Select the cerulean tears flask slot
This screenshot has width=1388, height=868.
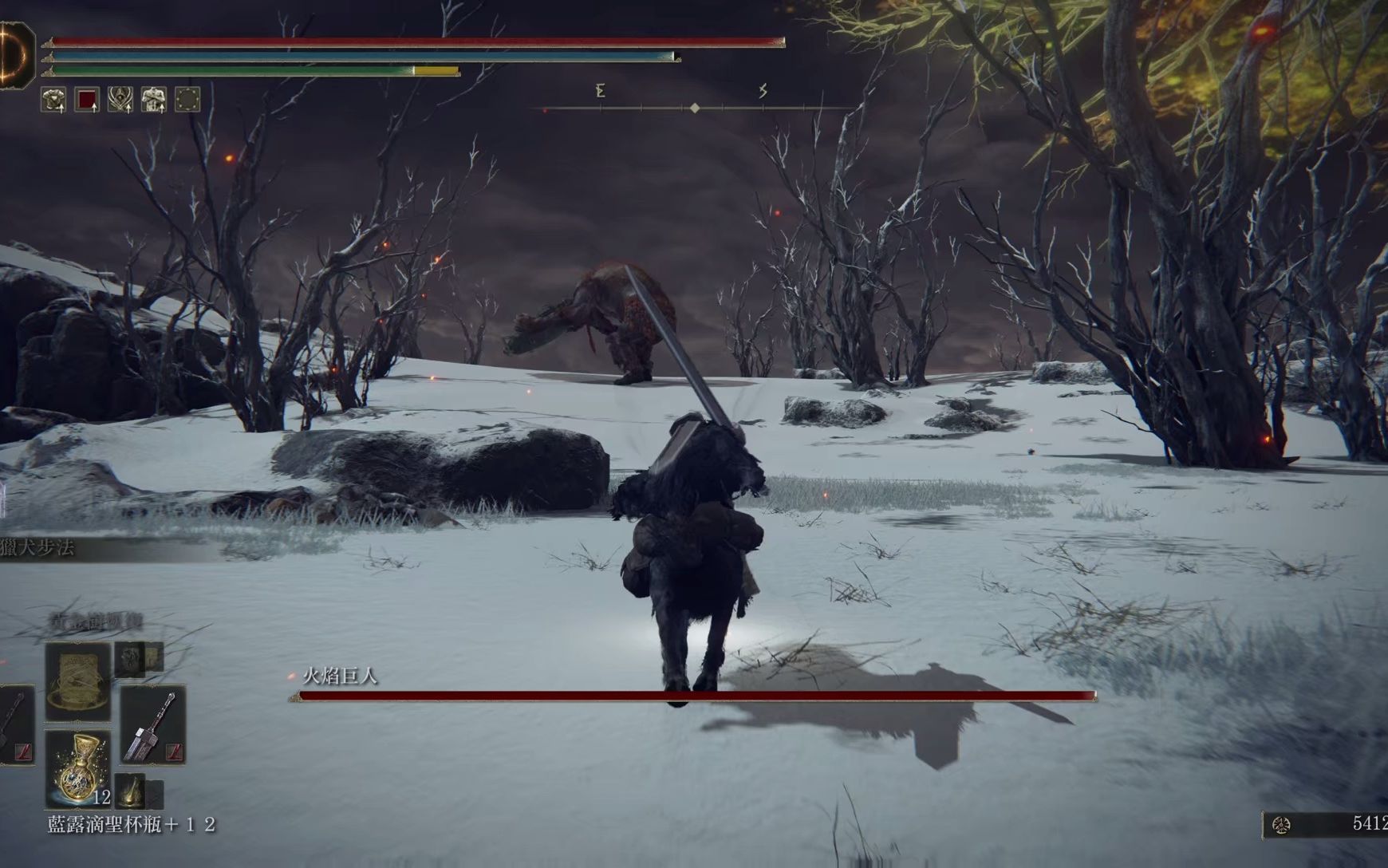click(x=77, y=767)
